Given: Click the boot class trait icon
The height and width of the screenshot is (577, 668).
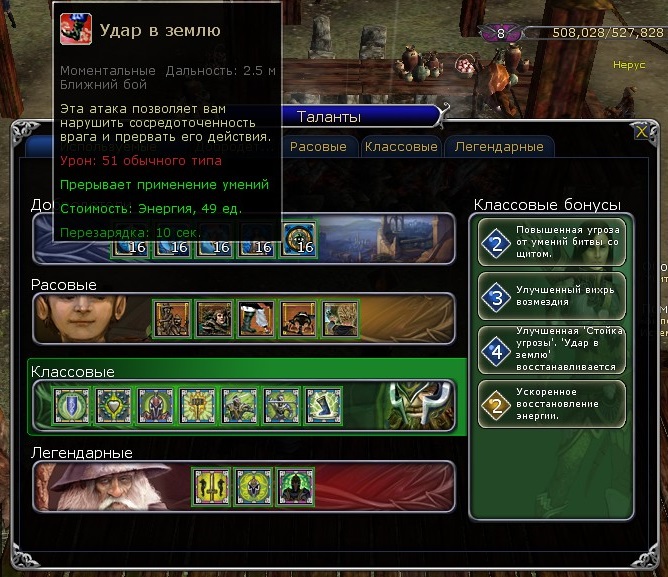Looking at the screenshot, I should click(x=324, y=406).
